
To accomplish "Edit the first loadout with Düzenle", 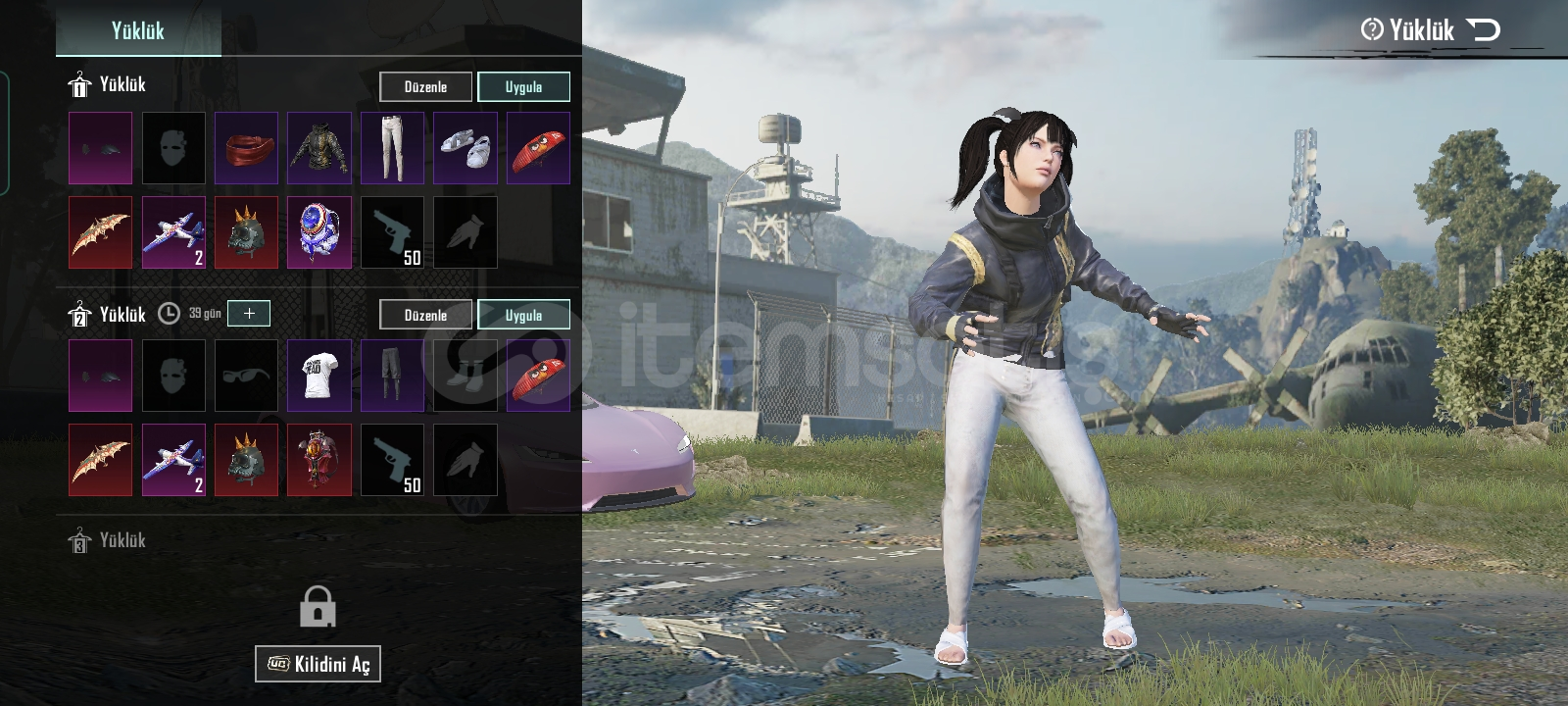I will coord(425,87).
